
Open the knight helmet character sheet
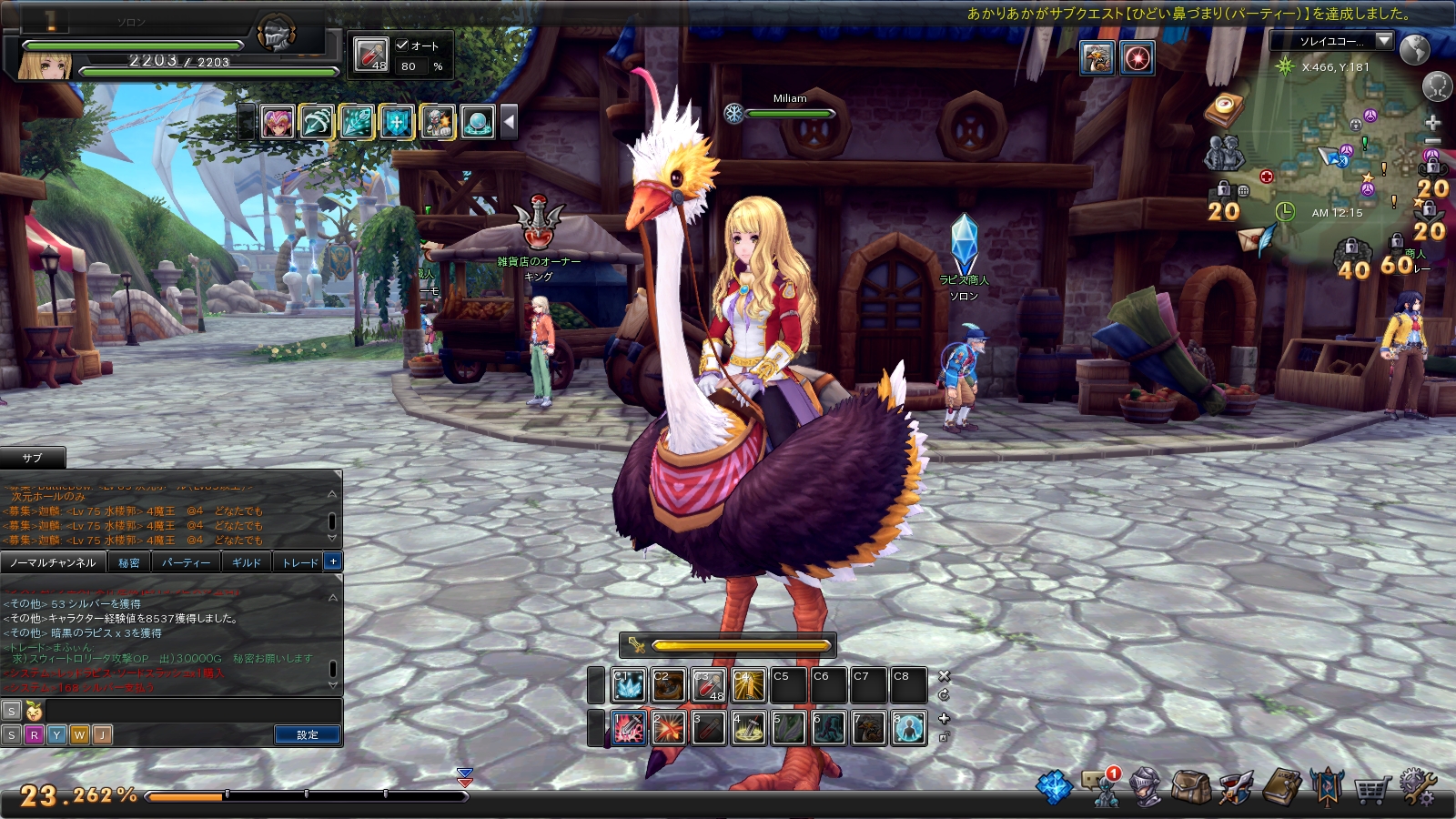point(1146,787)
